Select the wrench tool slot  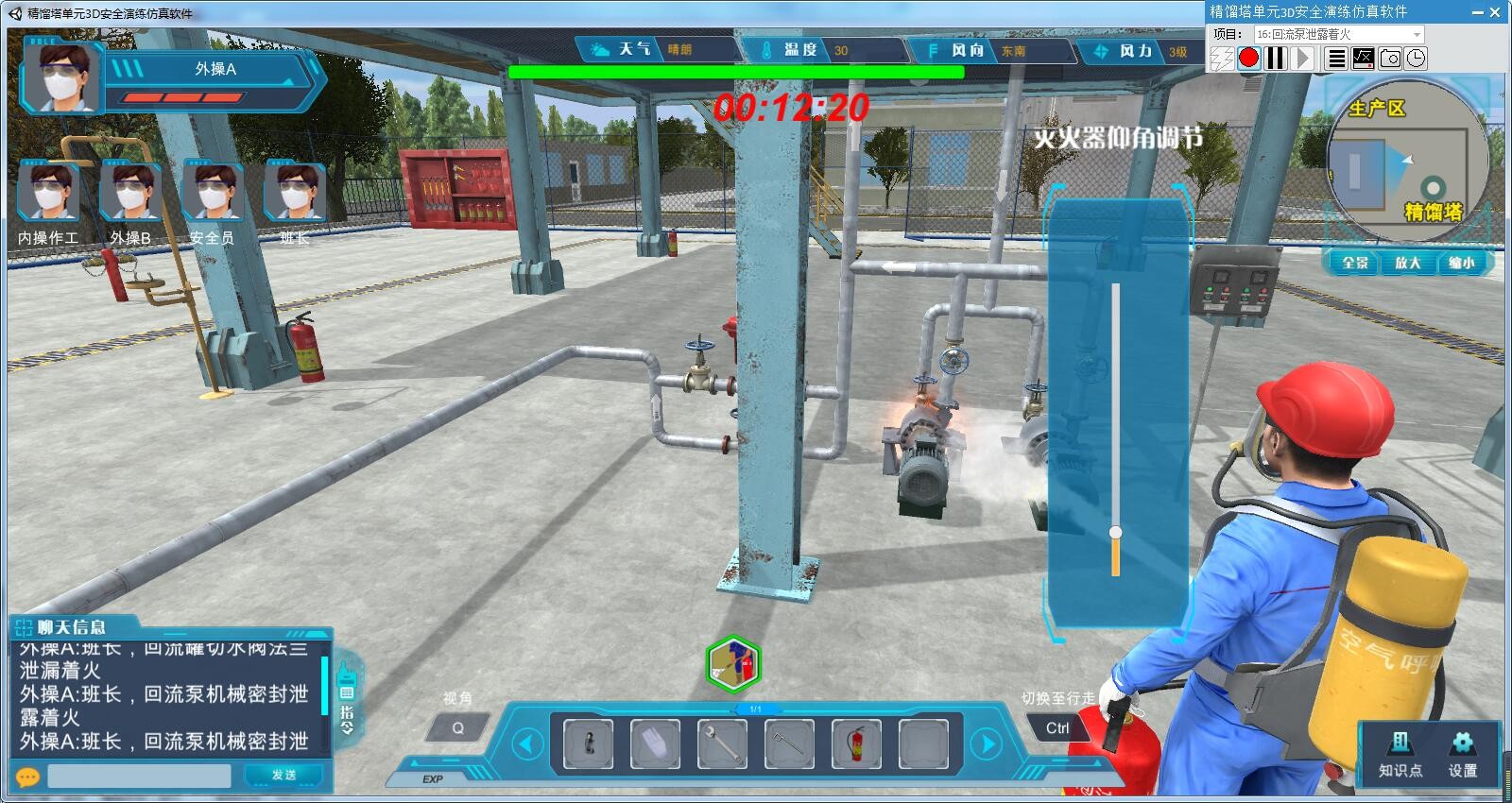(x=722, y=743)
